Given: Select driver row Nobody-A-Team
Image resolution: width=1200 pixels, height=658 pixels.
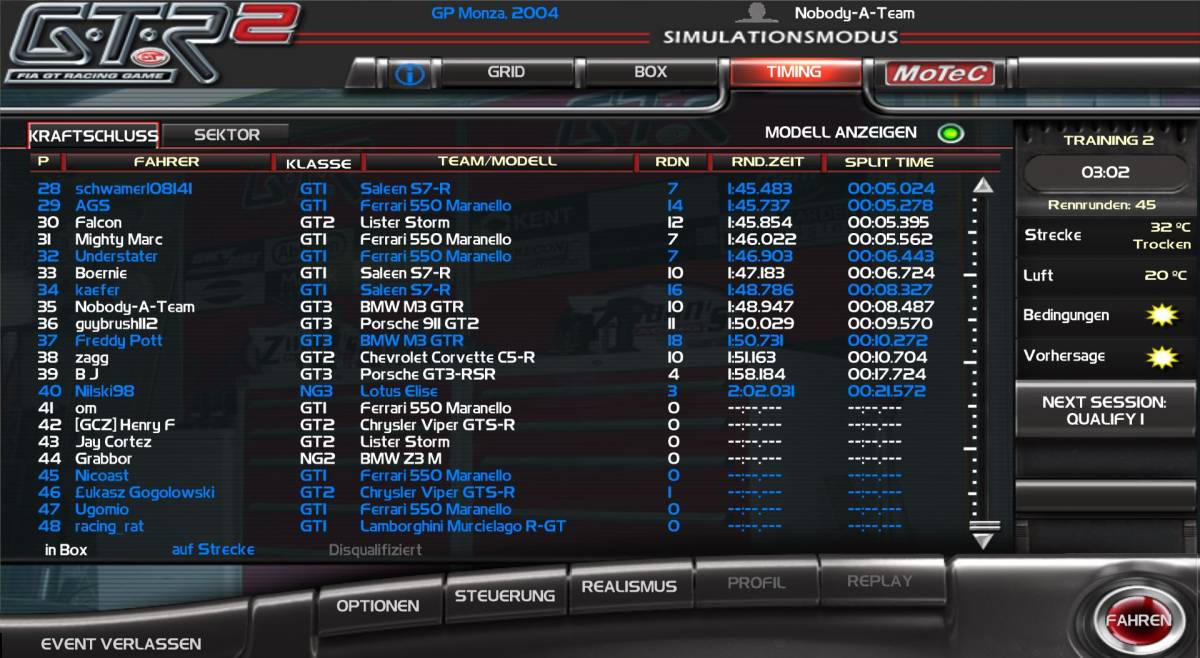Looking at the screenshot, I should [135, 307].
